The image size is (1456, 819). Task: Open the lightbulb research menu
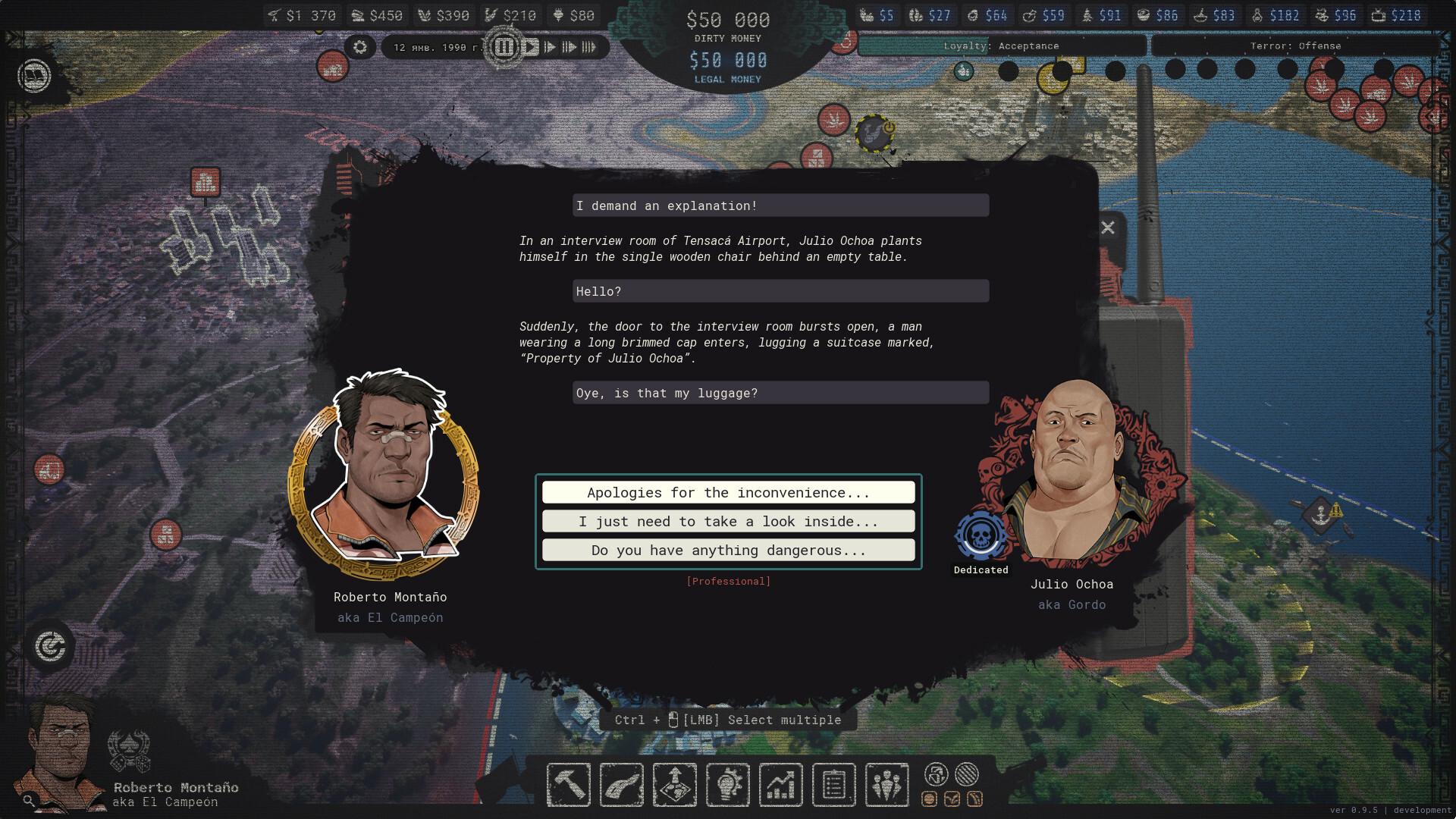[728, 785]
